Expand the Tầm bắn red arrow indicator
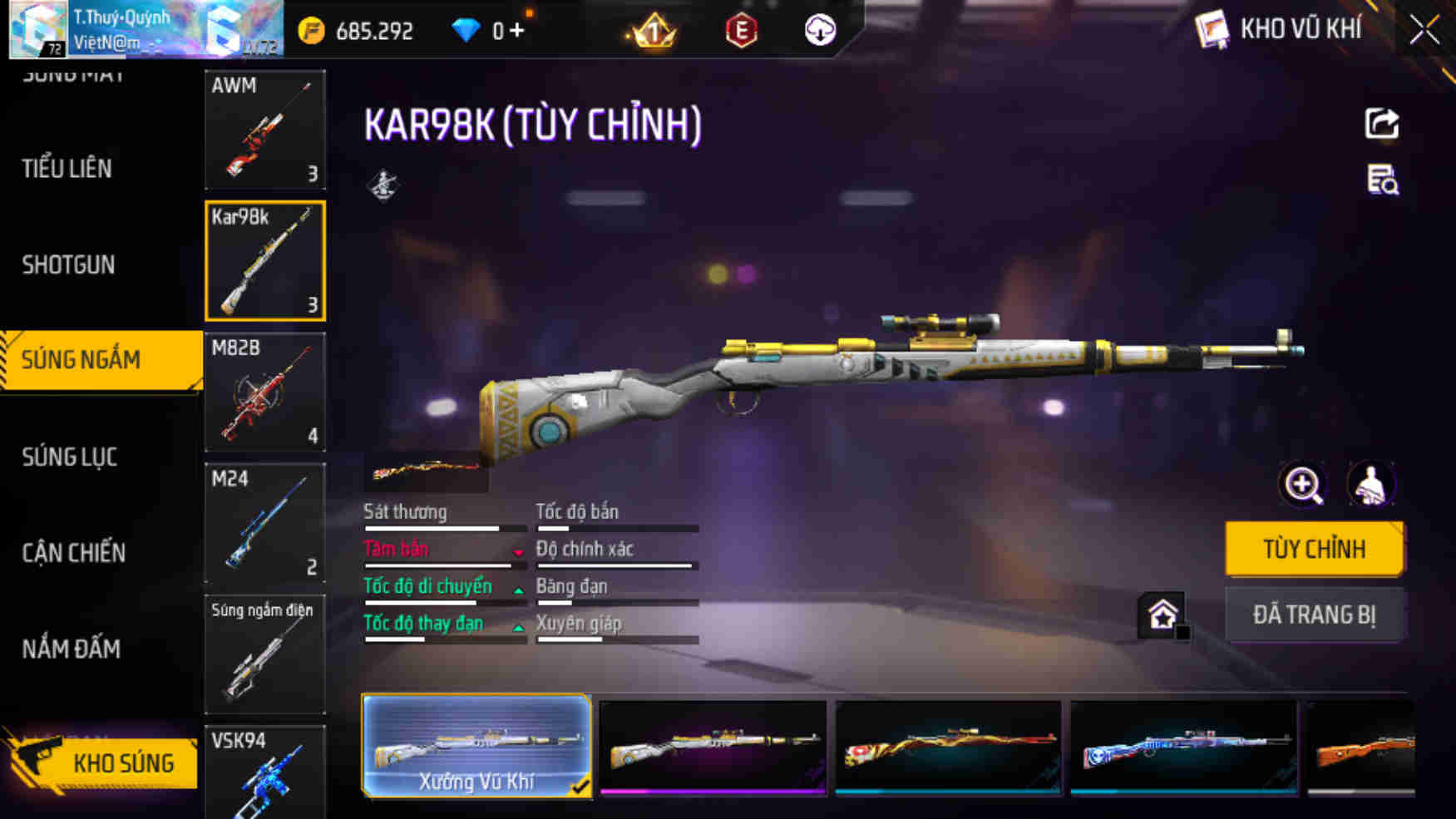Screen dimensions: 1456x819 (x=519, y=551)
